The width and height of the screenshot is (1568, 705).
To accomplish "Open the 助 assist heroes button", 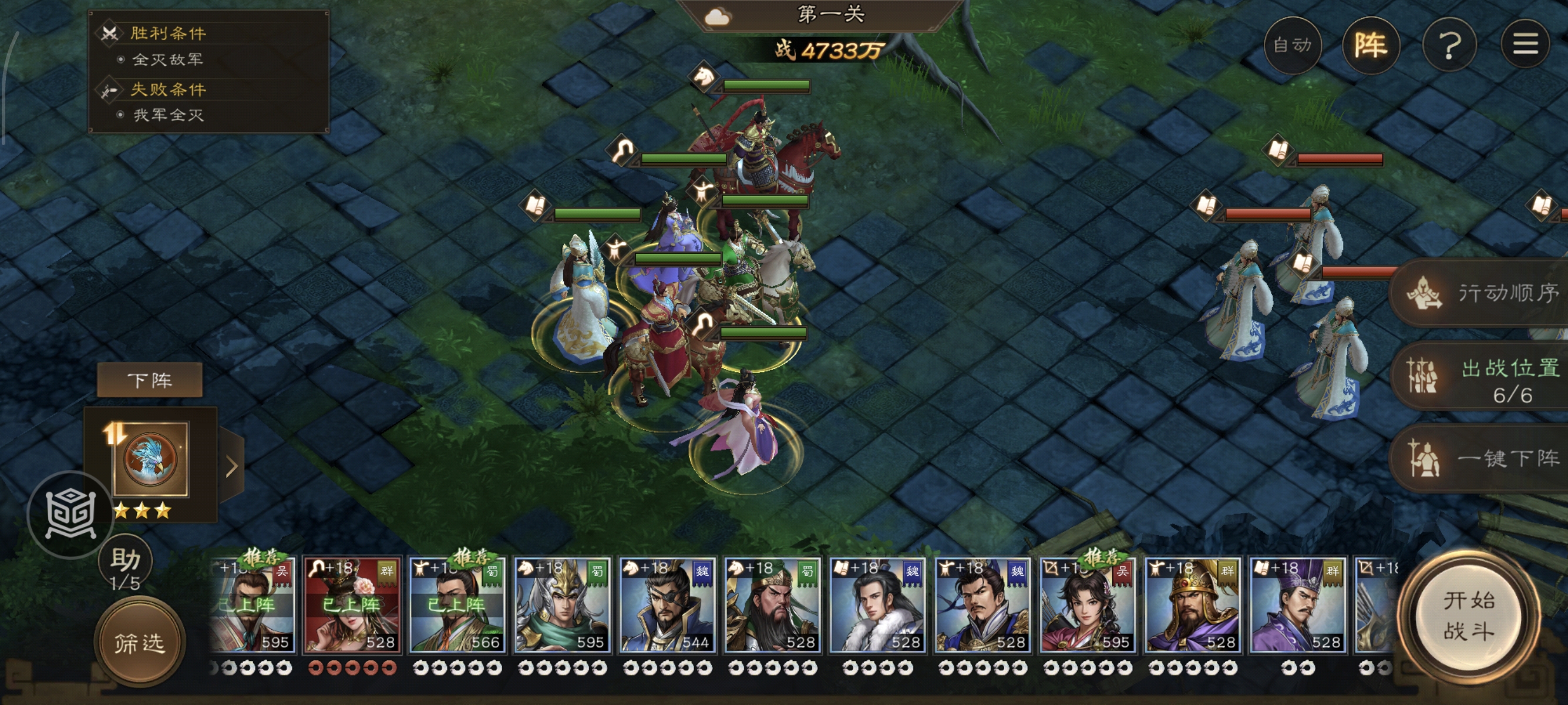I will [126, 563].
